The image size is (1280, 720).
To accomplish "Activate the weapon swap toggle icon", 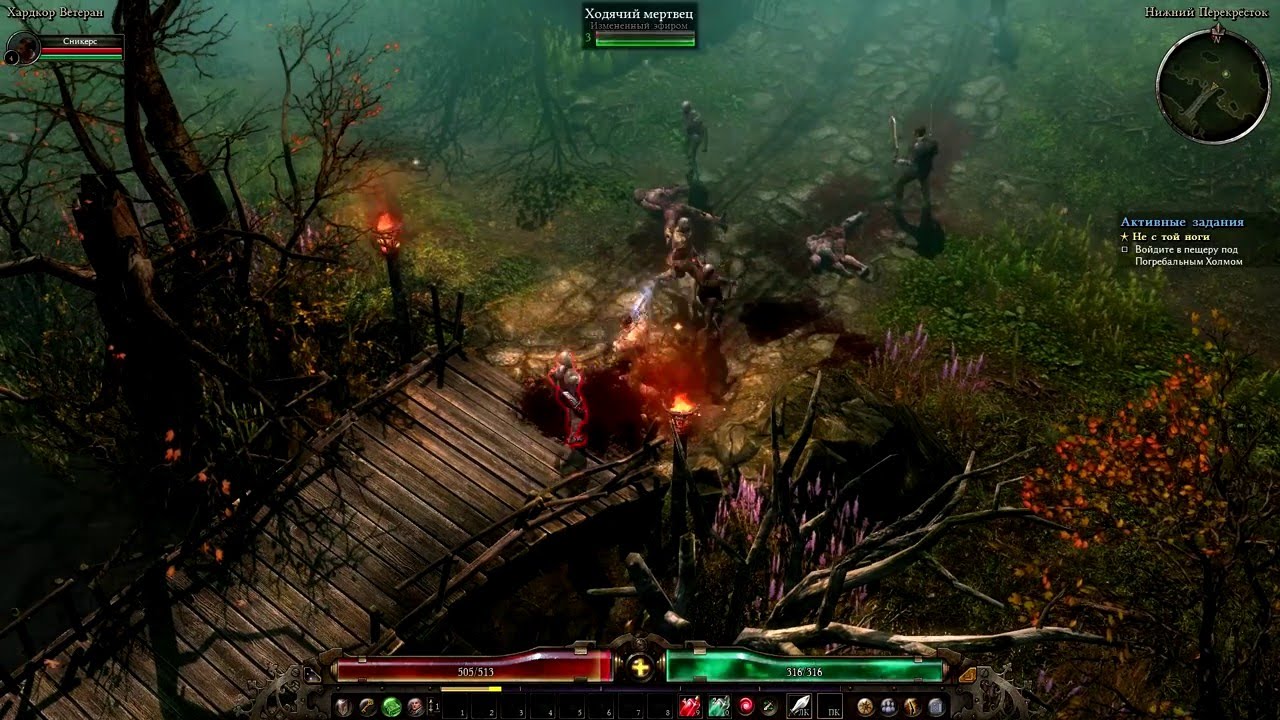I will (769, 704).
